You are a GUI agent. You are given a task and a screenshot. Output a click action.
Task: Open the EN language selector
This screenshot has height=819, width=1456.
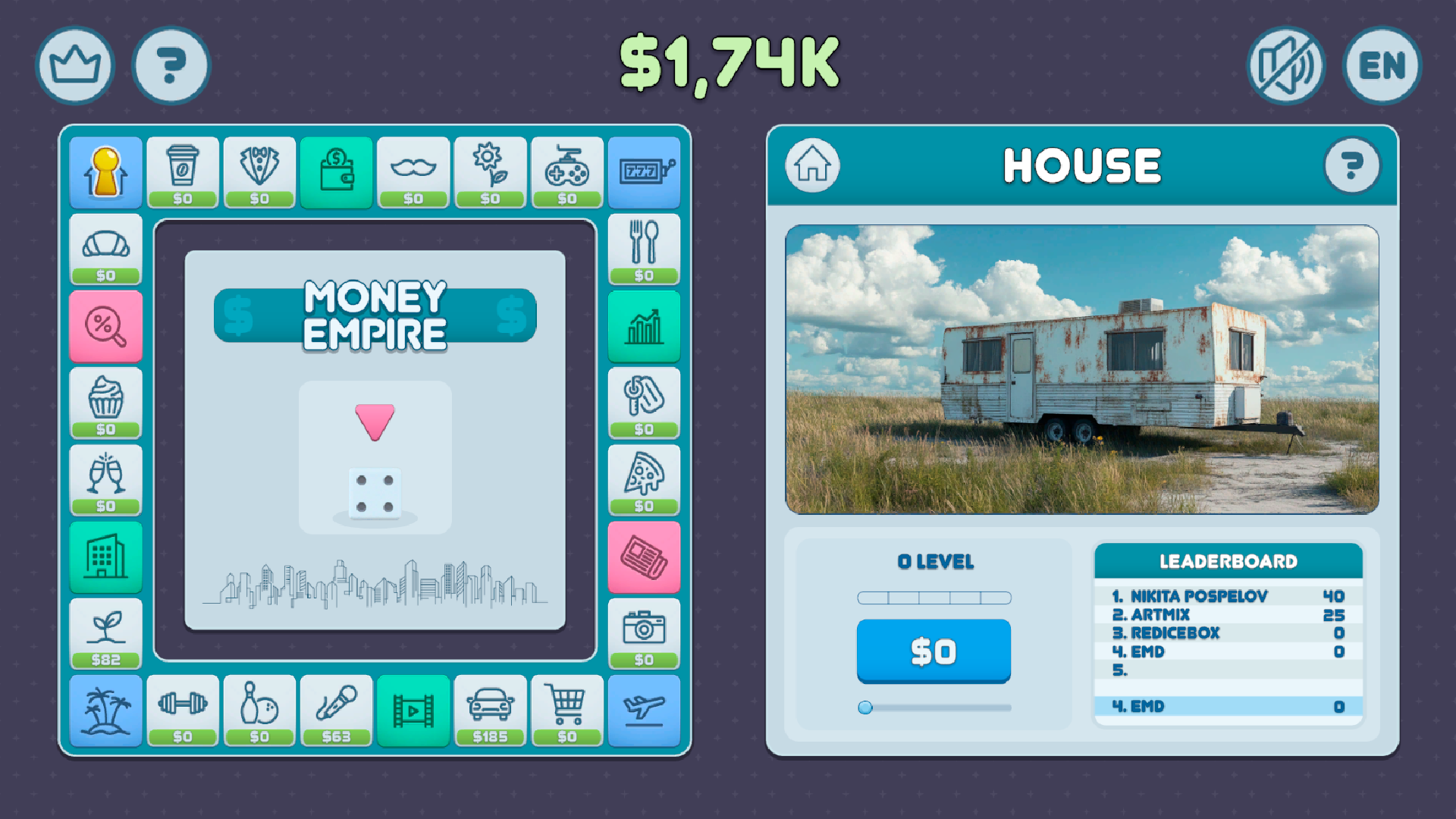tap(1381, 66)
